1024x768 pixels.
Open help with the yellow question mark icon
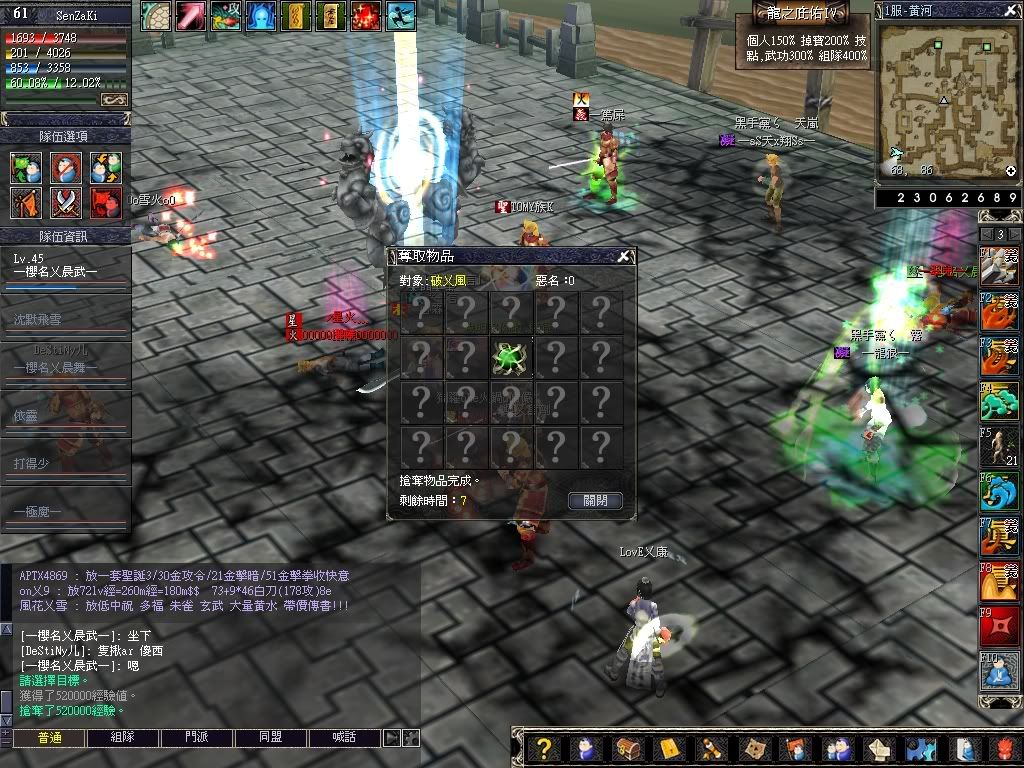(543, 749)
